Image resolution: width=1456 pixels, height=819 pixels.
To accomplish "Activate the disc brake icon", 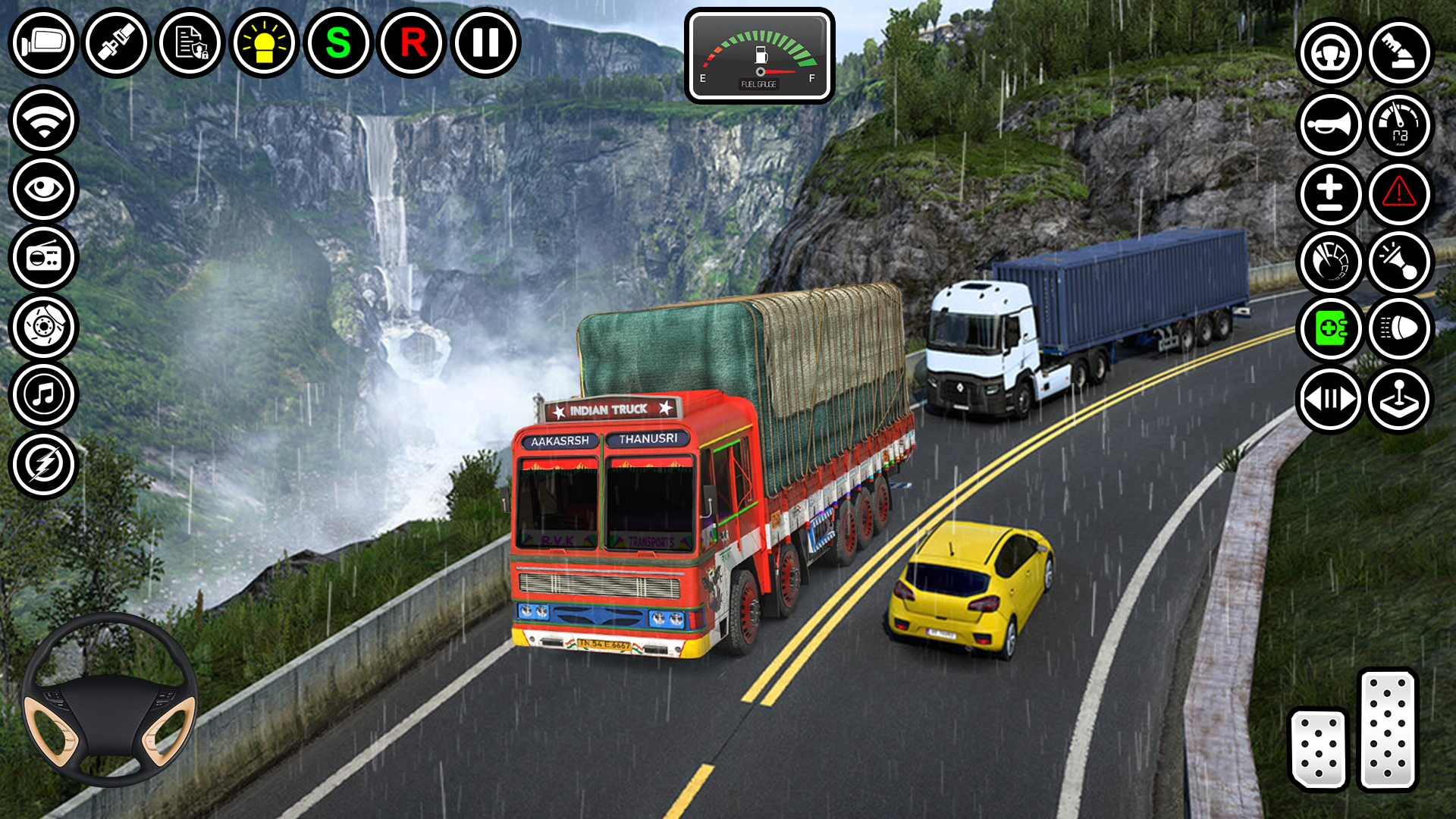I will coord(43,327).
